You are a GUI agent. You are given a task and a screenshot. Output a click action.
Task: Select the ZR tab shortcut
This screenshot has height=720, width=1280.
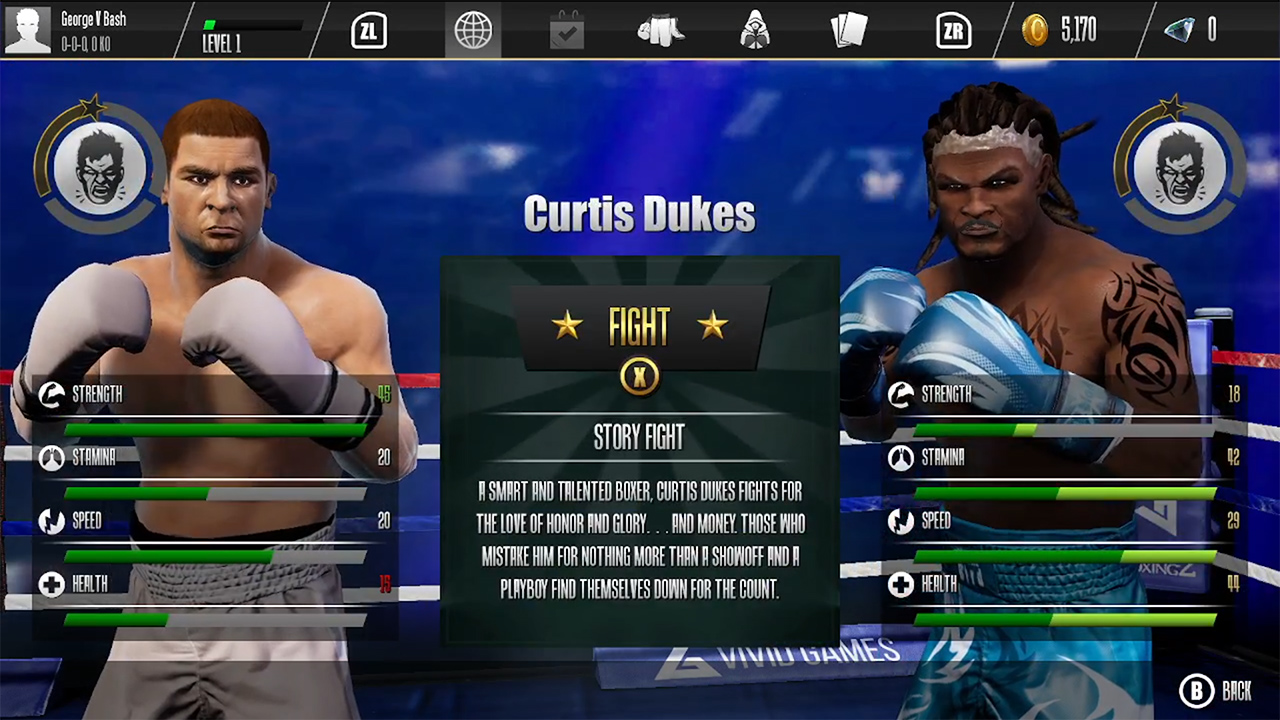[x=953, y=30]
